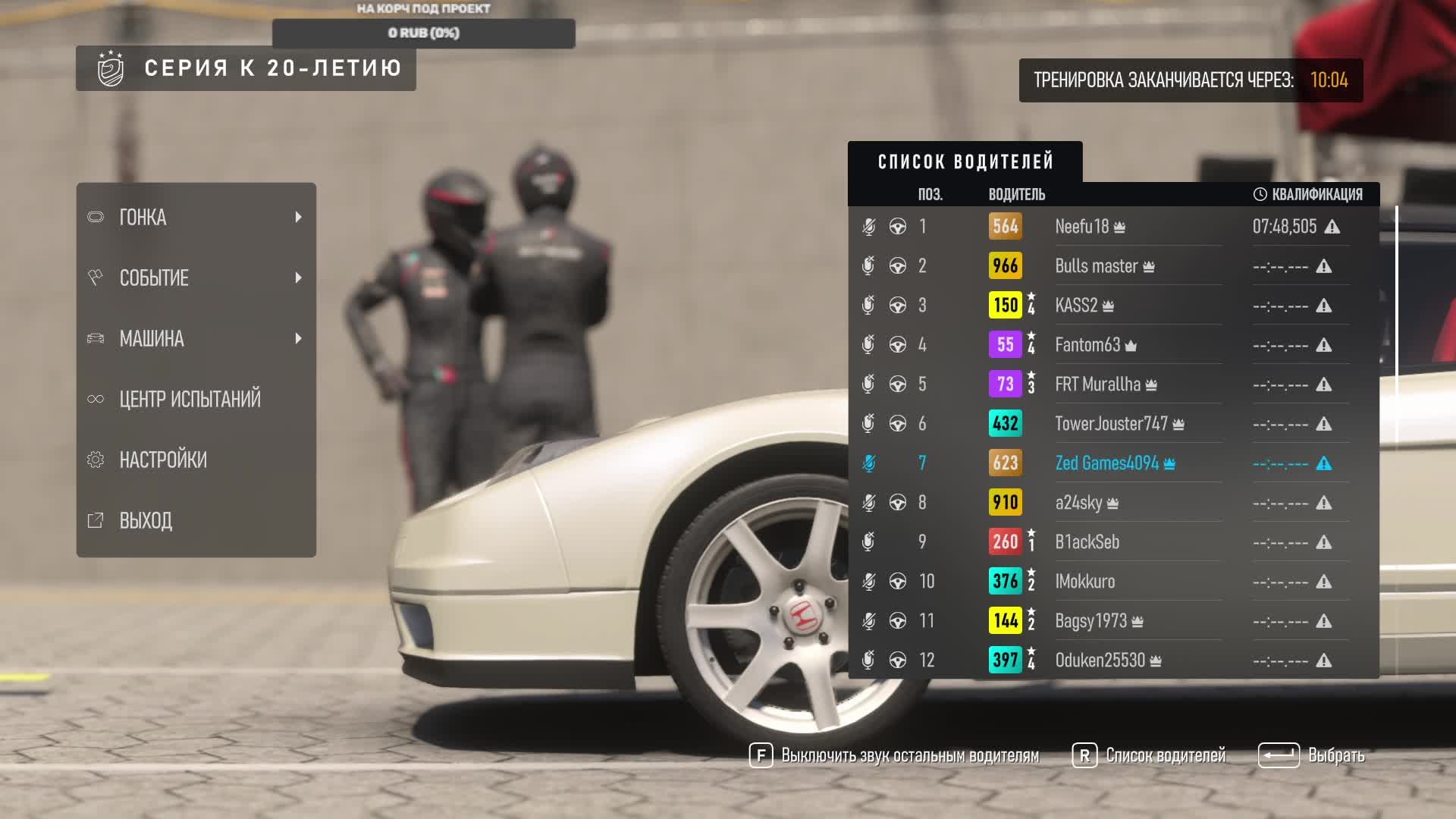Select driver B1ackSeb row
The image size is (1456, 819).
click(1087, 542)
